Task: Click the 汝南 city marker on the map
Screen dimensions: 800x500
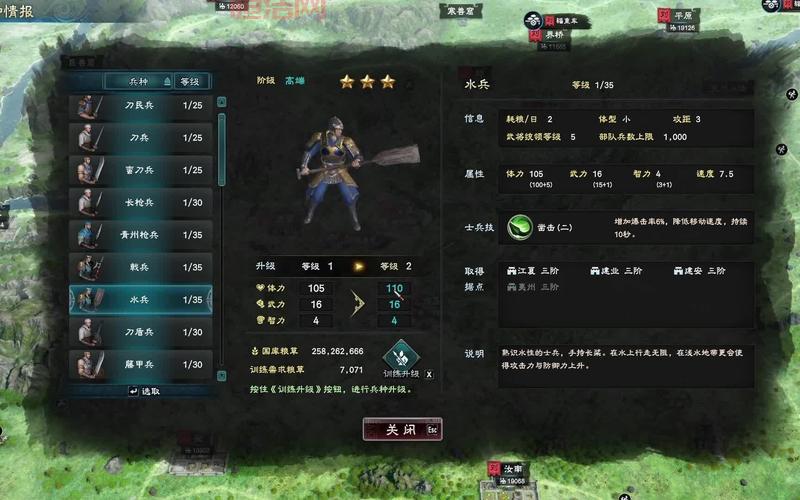Action: point(512,469)
